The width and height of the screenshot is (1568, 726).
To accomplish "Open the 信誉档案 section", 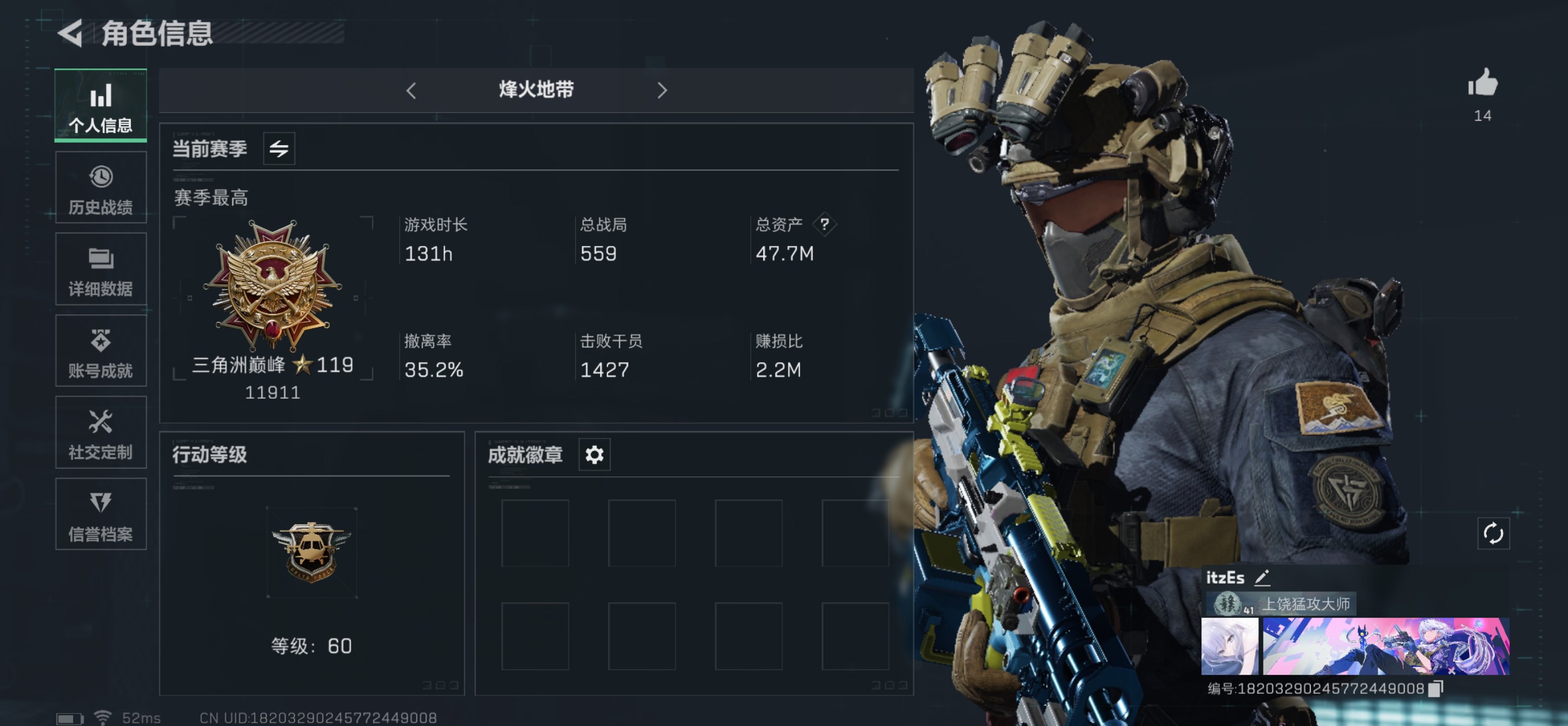I will pos(100,514).
